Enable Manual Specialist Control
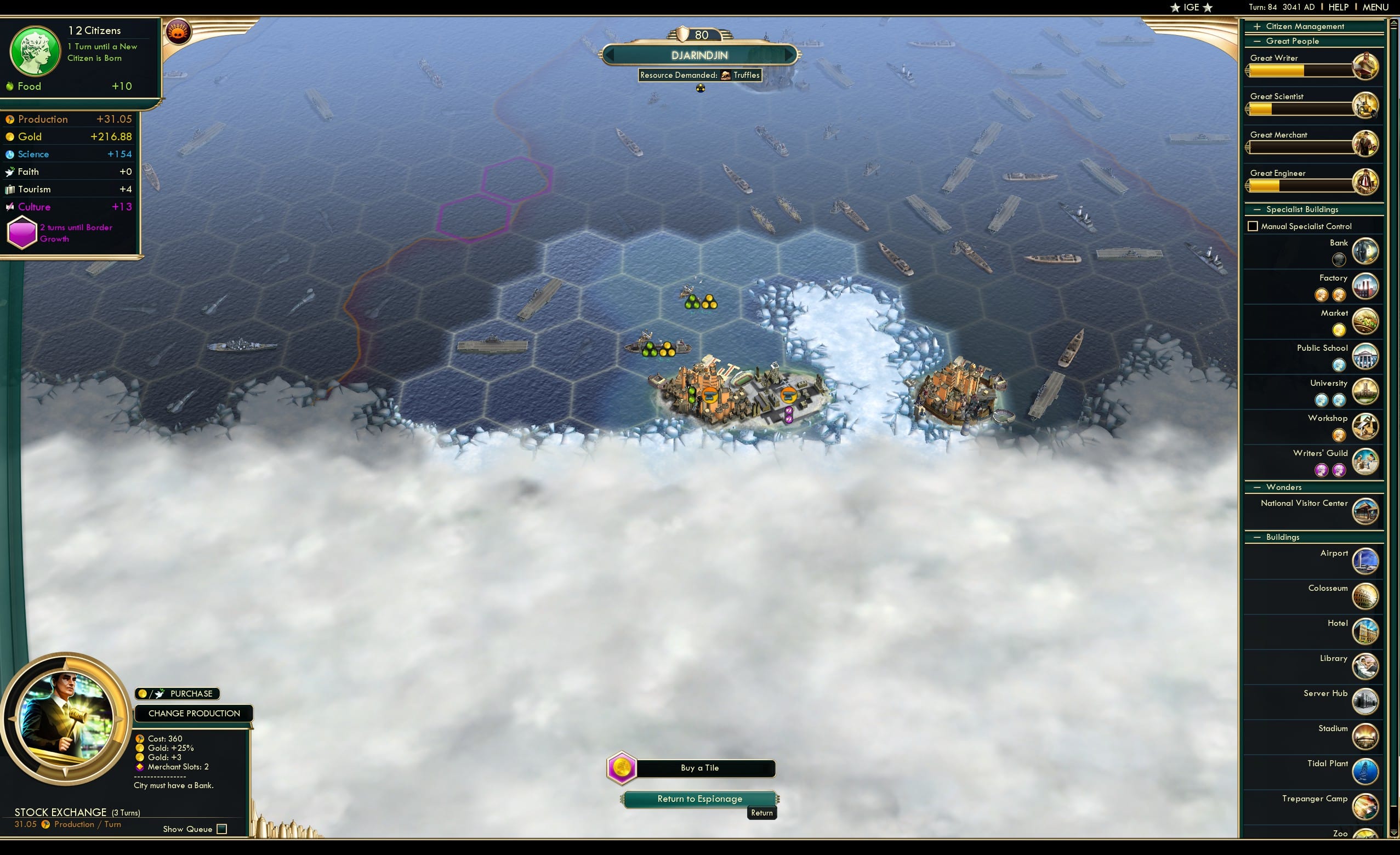The image size is (1400, 855). (x=1253, y=226)
